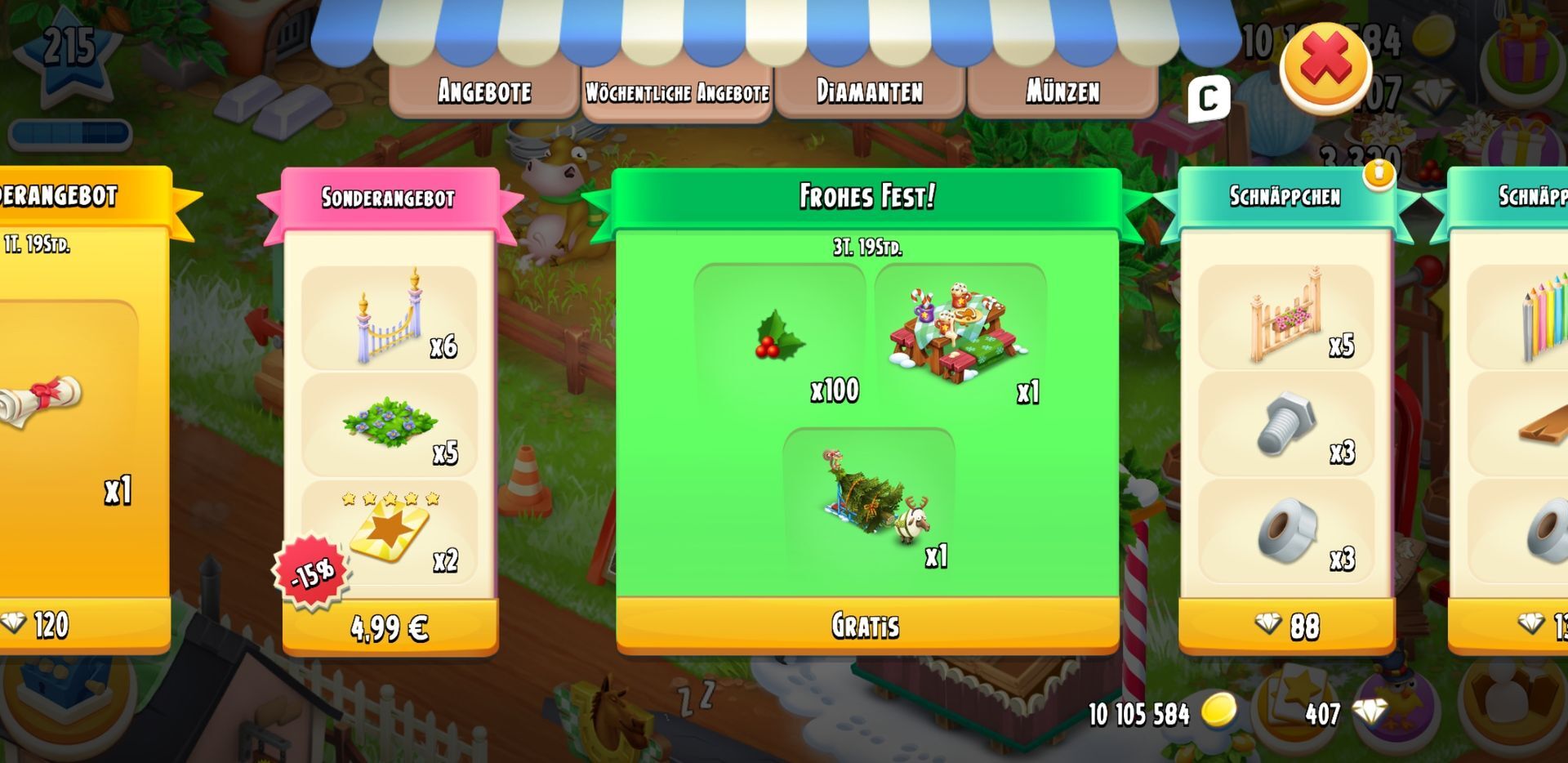
Task: Click the white C badge icon
Action: pyautogui.click(x=1208, y=100)
